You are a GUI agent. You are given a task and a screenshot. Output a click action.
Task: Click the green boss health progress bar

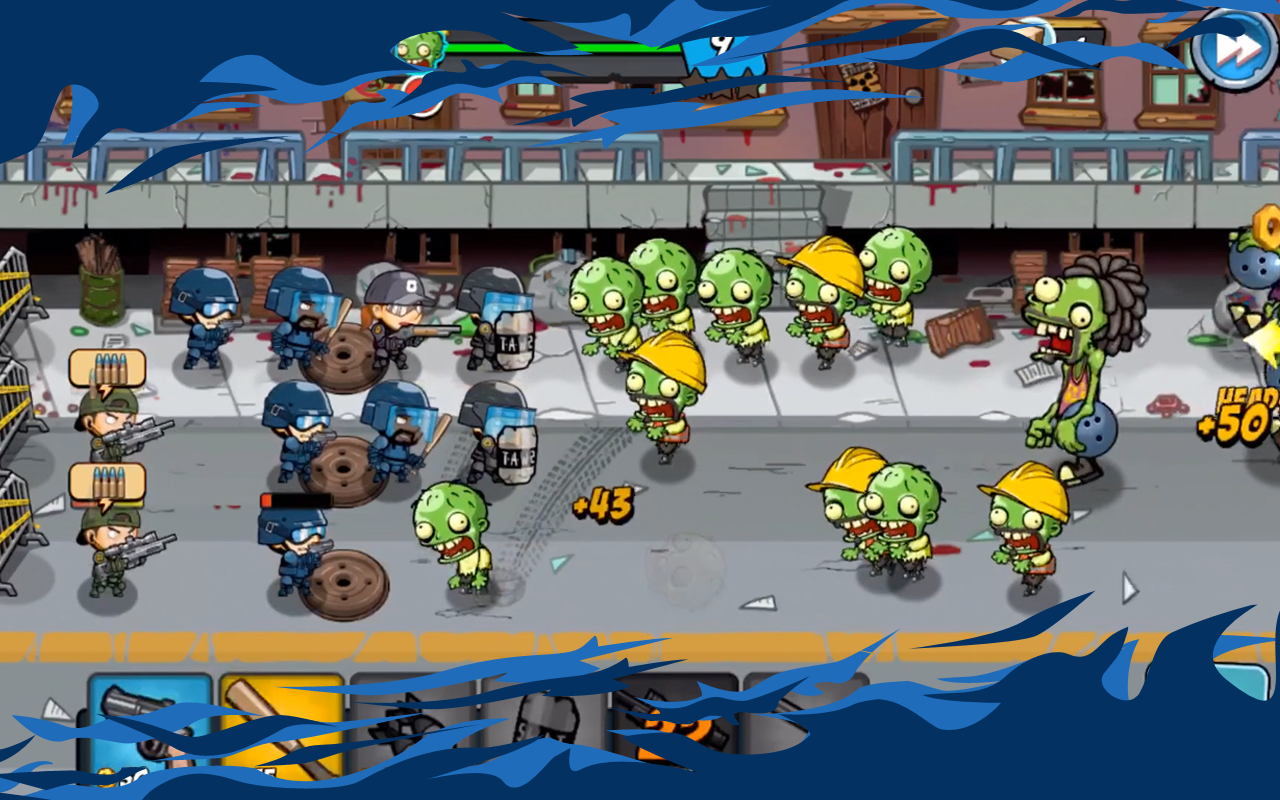(560, 48)
